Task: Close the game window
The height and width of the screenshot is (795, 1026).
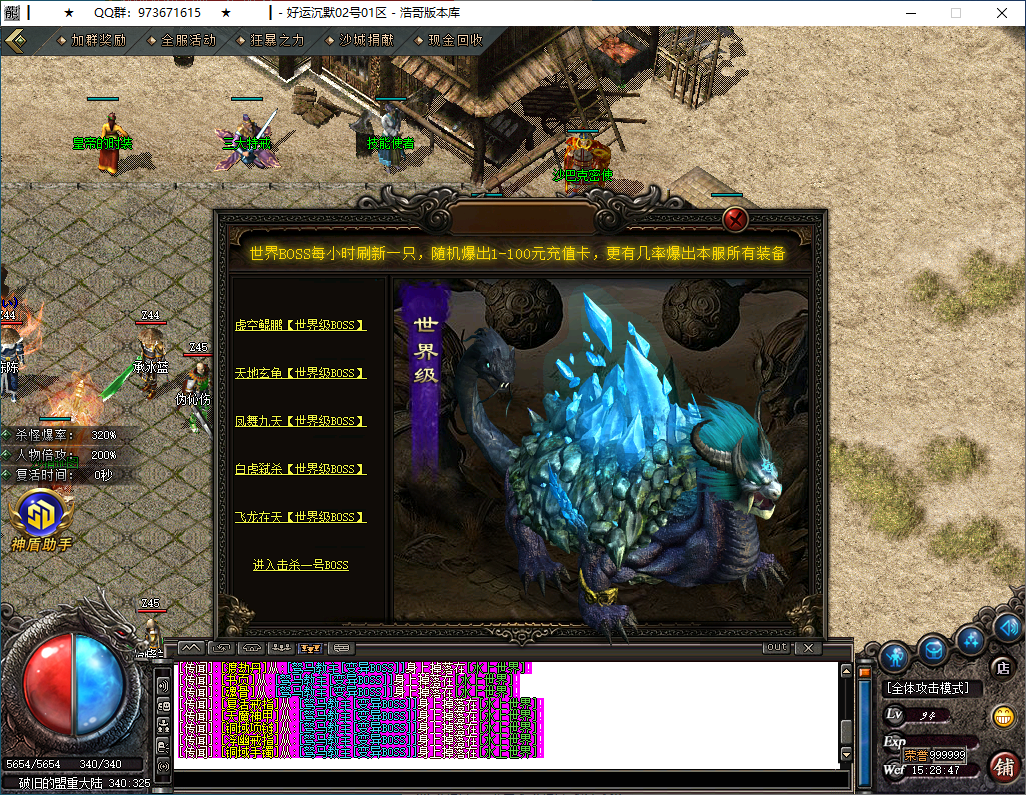Action: [1001, 13]
